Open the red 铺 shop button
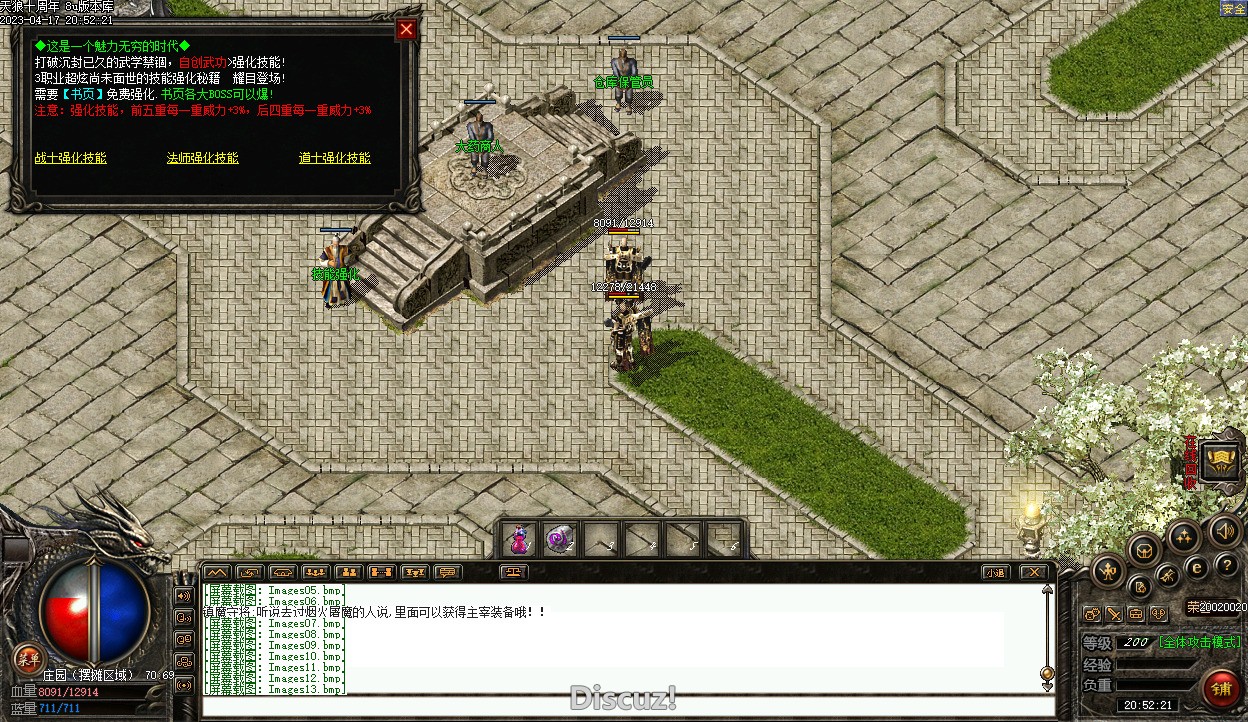The height and width of the screenshot is (722, 1248). (x=1221, y=688)
